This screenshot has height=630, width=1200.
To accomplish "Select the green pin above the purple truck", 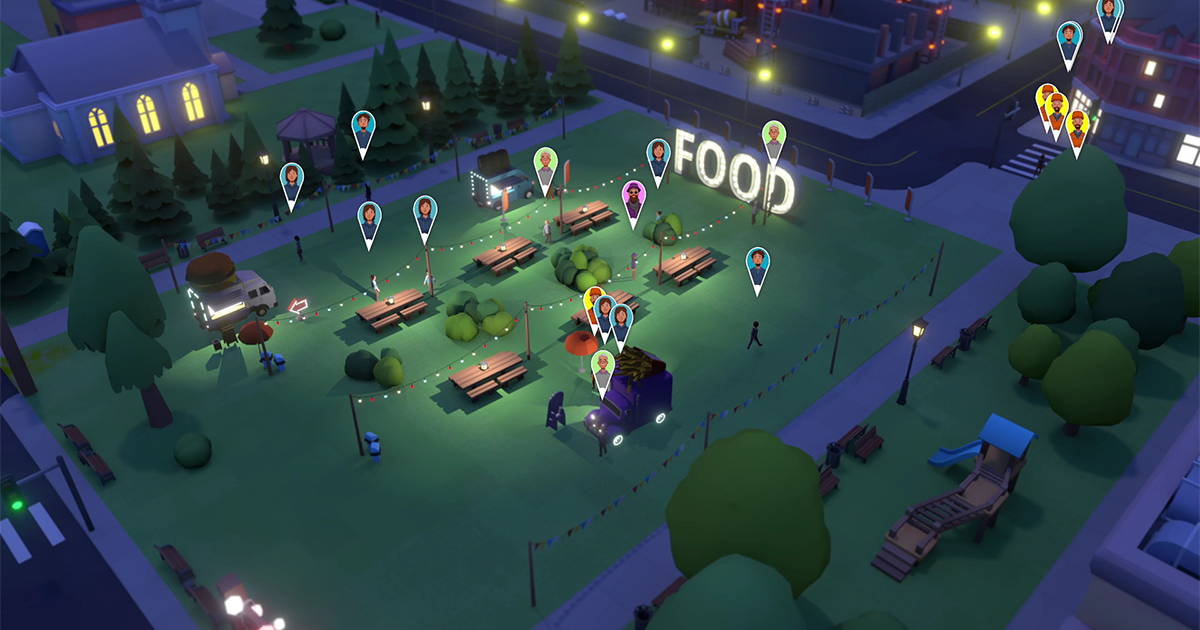I will pyautogui.click(x=601, y=367).
